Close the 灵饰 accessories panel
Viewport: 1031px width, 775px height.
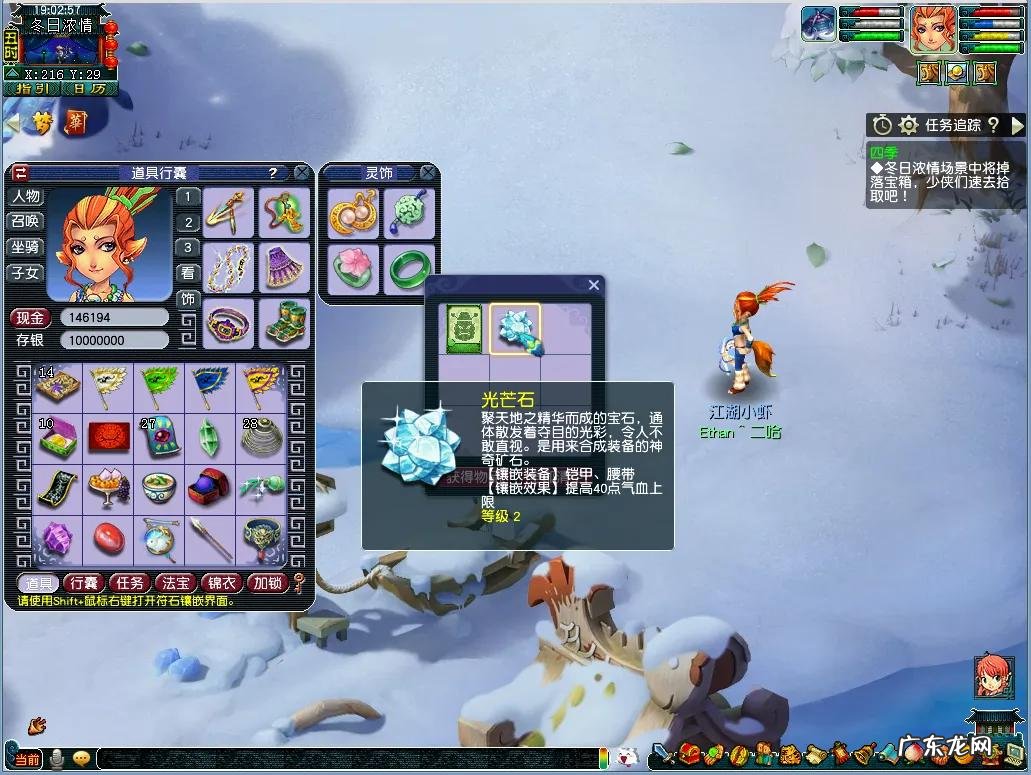[x=428, y=173]
